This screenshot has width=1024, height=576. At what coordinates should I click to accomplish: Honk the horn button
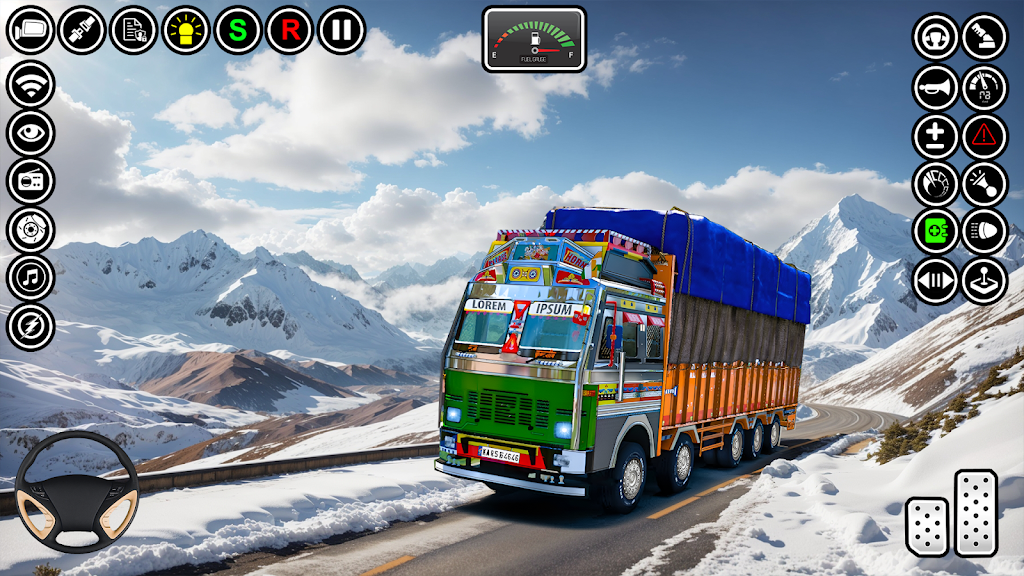pyautogui.click(x=936, y=86)
